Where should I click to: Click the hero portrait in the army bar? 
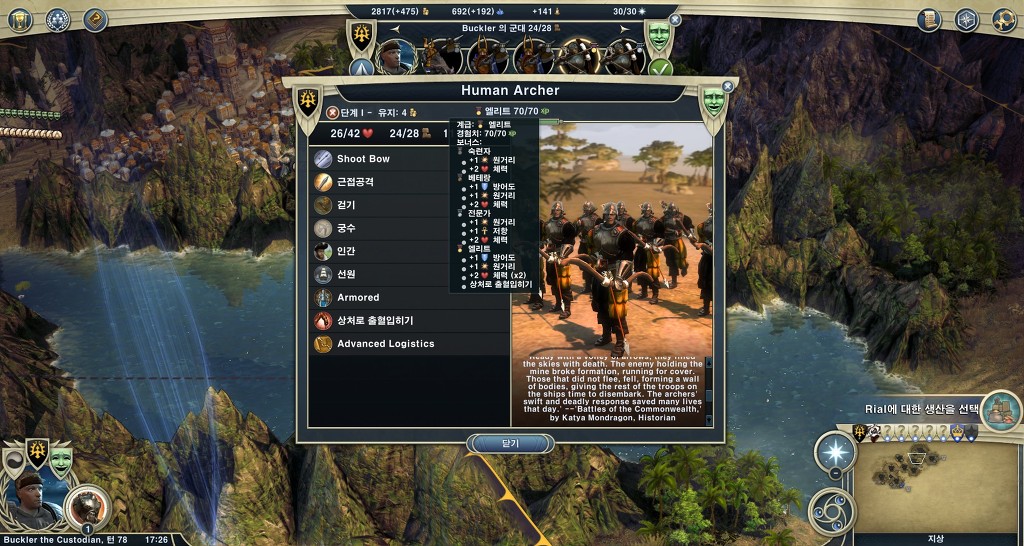point(395,55)
